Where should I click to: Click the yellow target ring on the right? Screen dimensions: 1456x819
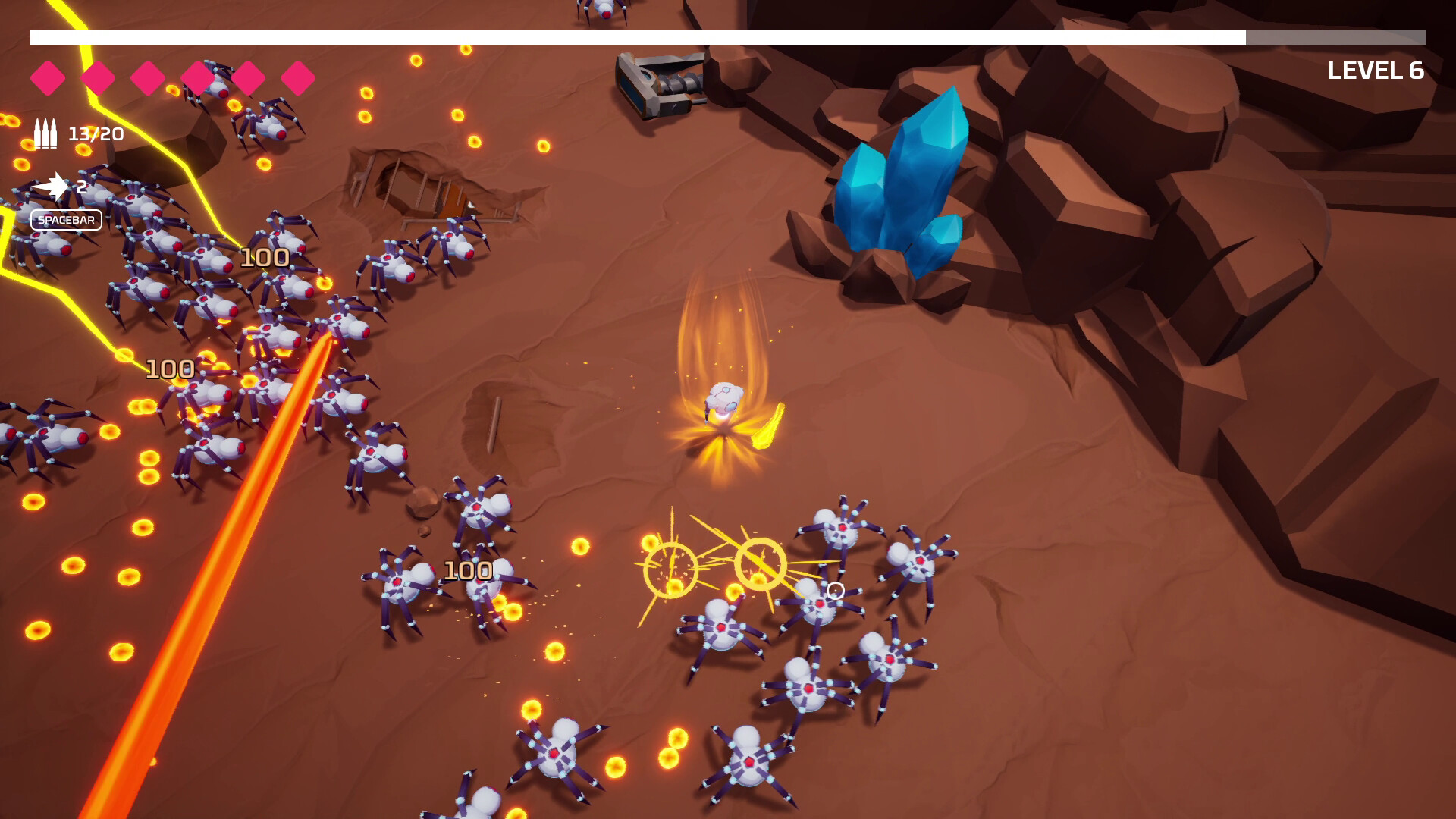click(758, 565)
